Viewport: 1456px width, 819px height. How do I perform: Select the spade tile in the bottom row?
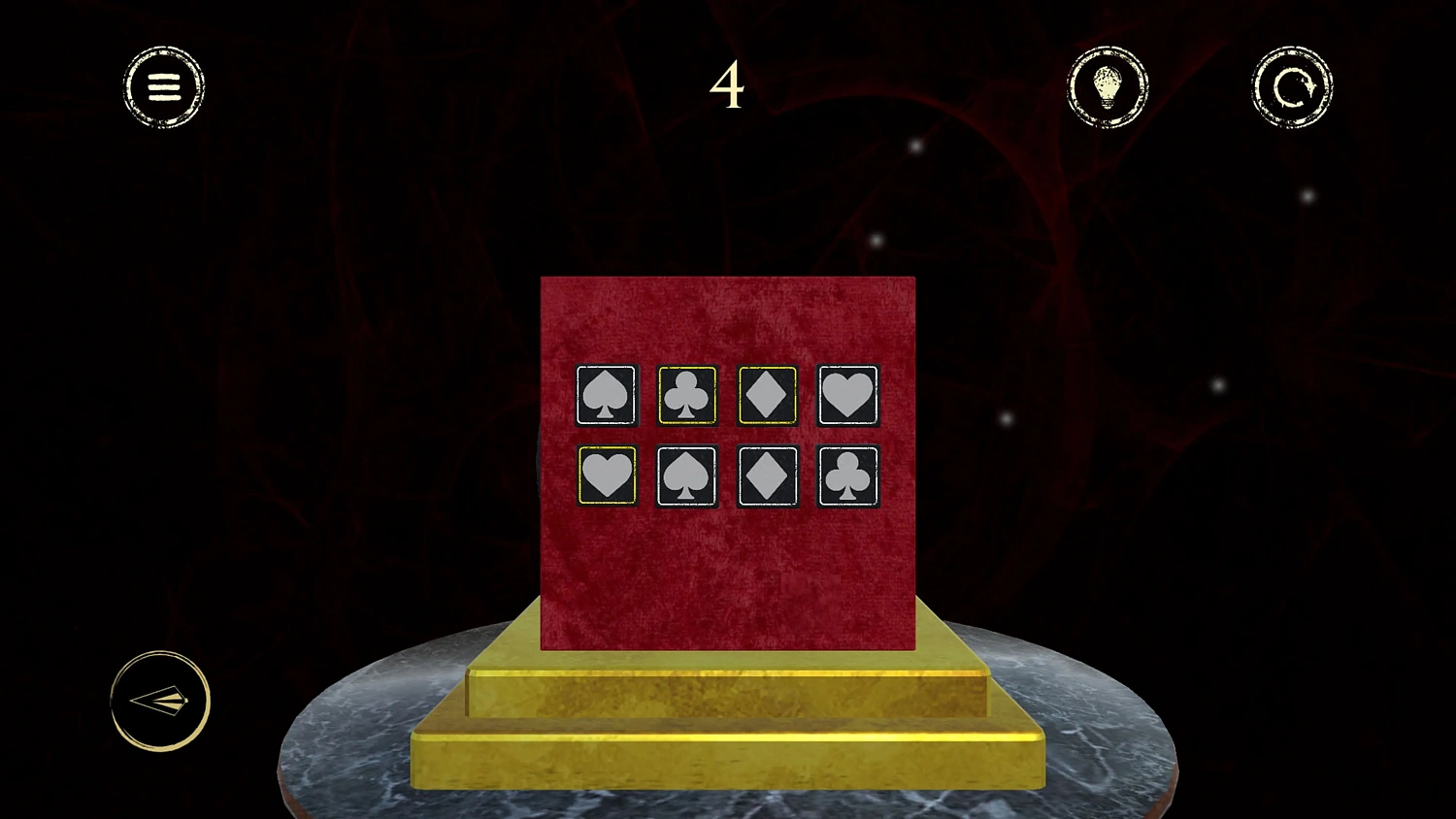pos(686,475)
